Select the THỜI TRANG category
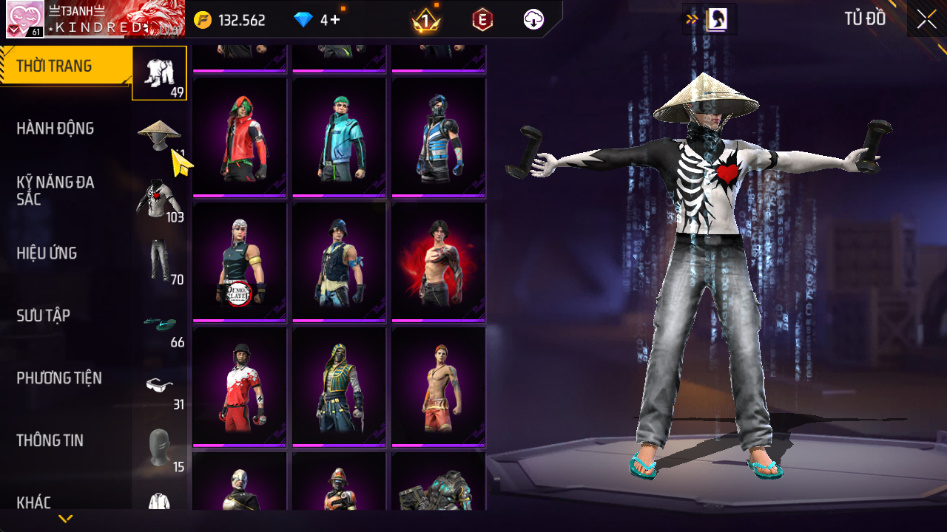The image size is (947, 532). pos(55,66)
